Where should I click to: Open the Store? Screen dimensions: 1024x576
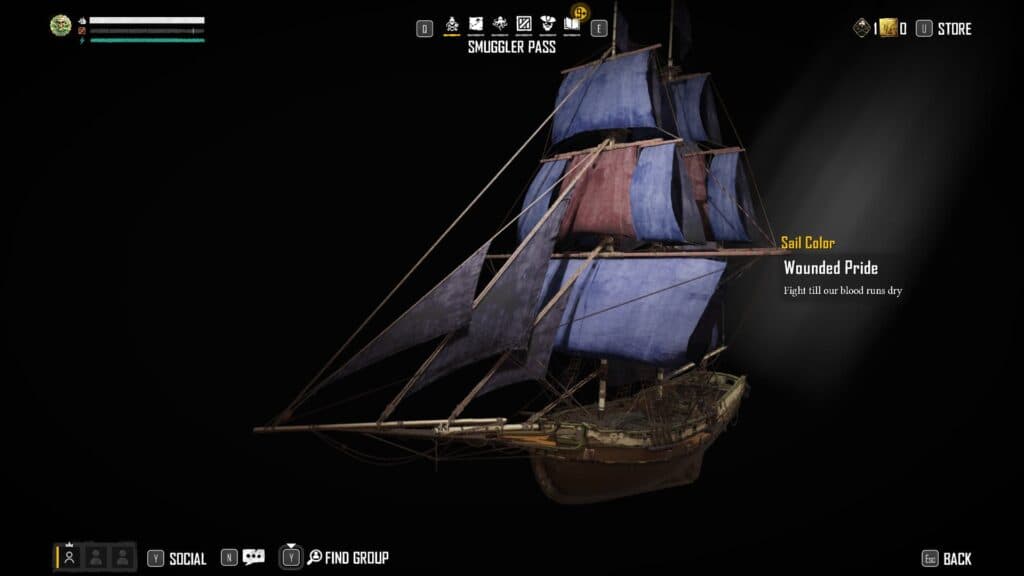coord(954,29)
